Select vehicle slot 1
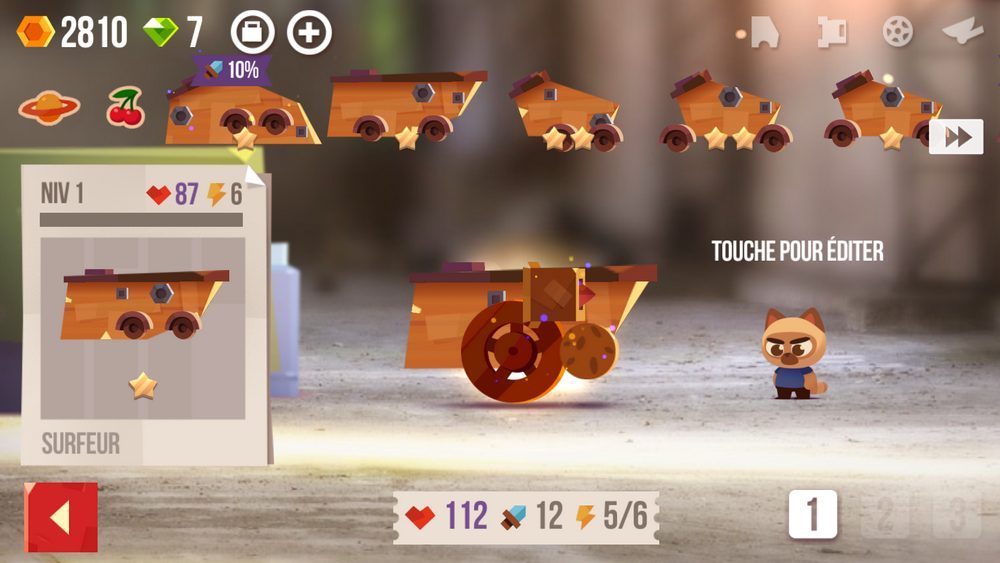This screenshot has height=563, width=1000. click(x=812, y=515)
